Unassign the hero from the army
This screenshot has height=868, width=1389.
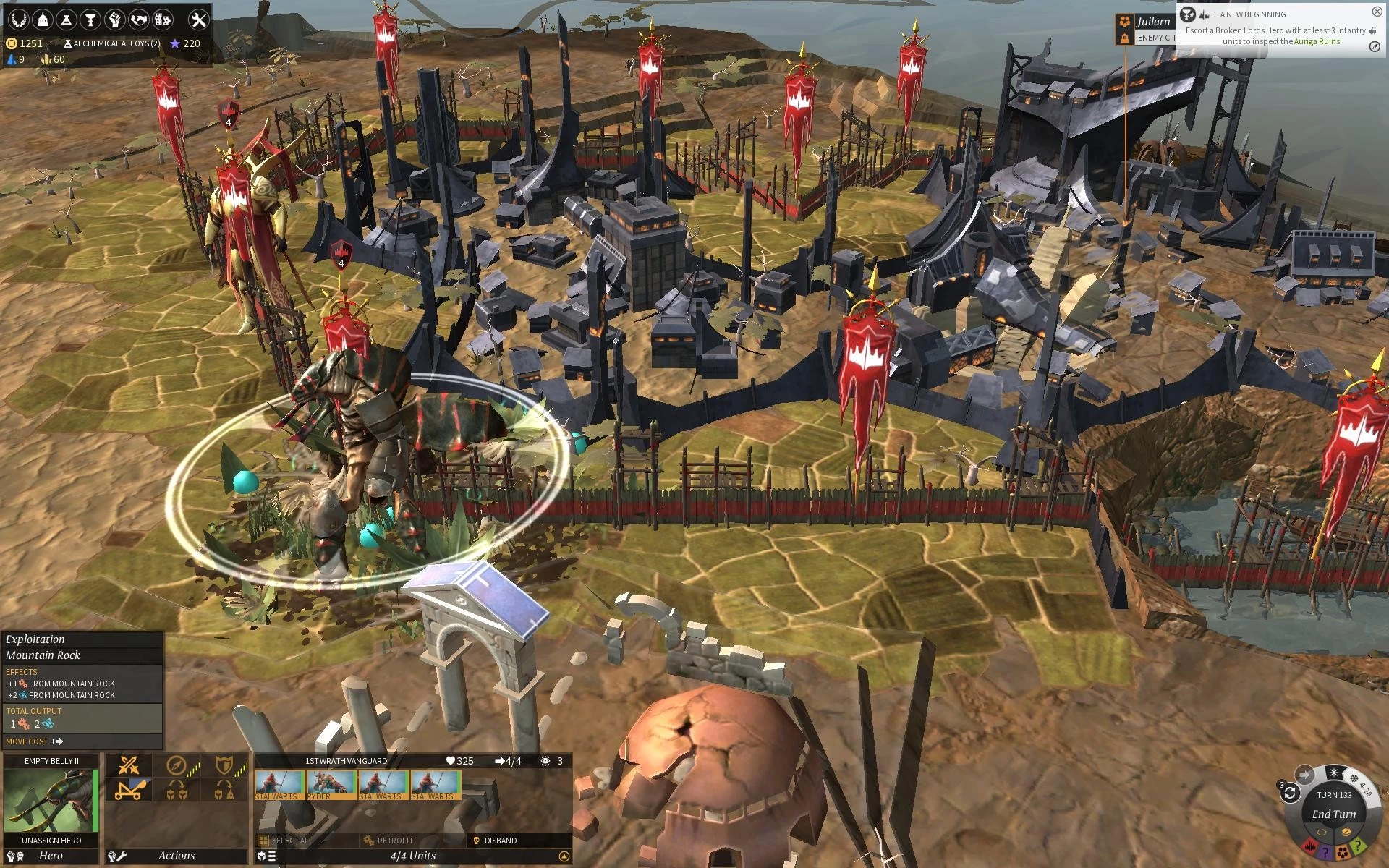click(x=51, y=841)
